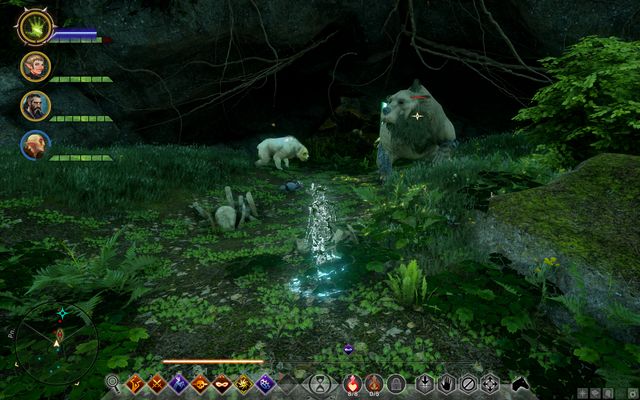Select the bearded dark-haired companion portrait

(34, 106)
